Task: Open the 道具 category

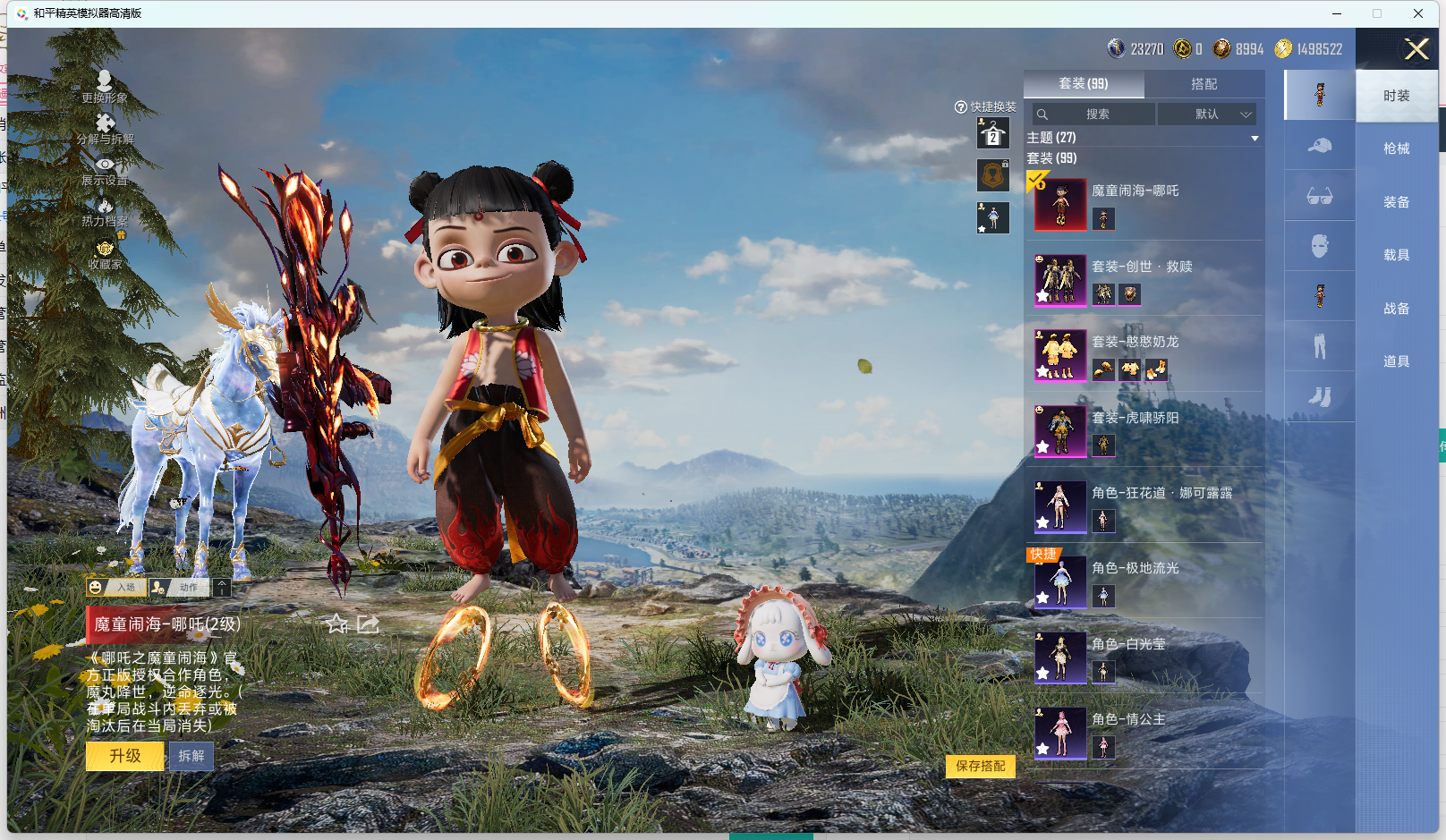Action: (1396, 361)
